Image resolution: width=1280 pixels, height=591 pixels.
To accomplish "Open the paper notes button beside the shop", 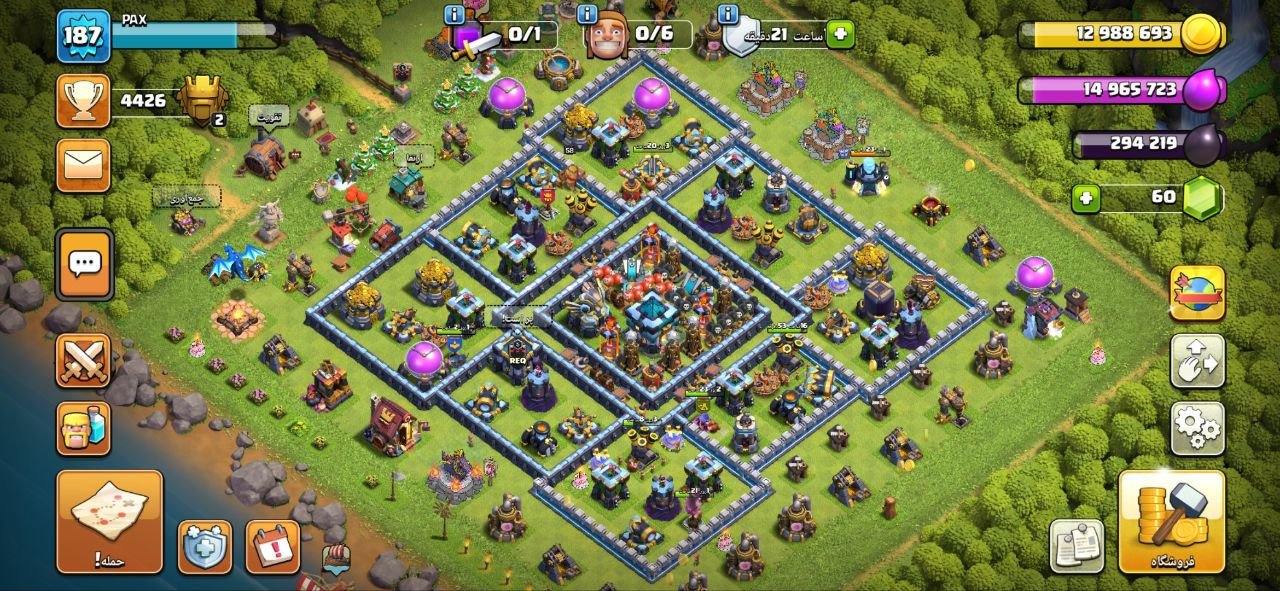I will tap(1077, 546).
